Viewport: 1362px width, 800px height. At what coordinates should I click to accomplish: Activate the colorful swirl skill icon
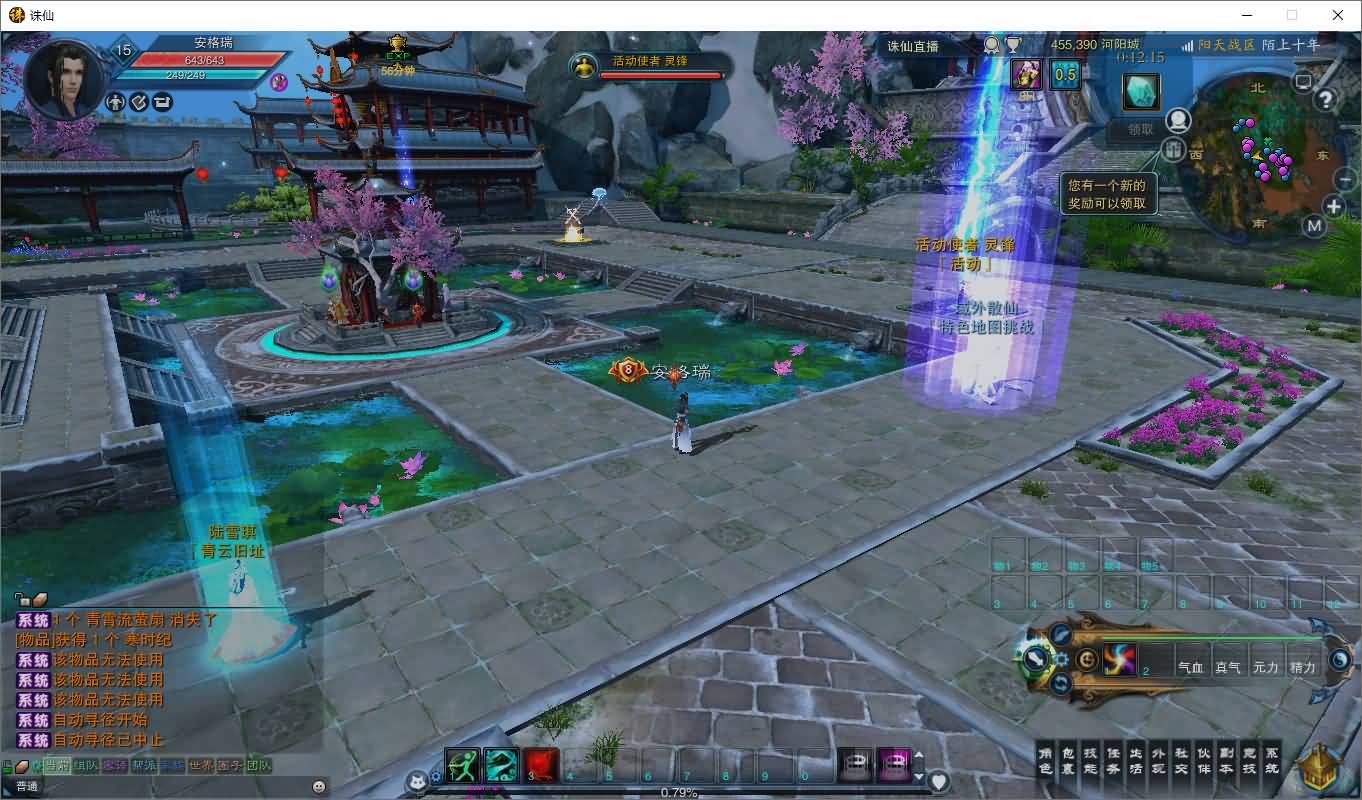tap(1120, 659)
